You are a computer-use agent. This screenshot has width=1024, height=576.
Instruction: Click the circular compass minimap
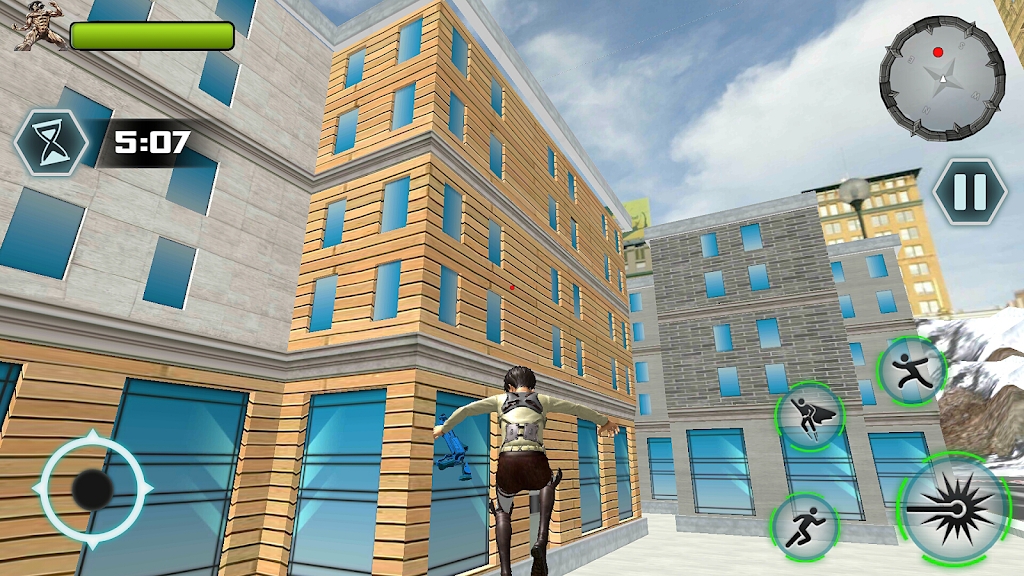(x=941, y=78)
